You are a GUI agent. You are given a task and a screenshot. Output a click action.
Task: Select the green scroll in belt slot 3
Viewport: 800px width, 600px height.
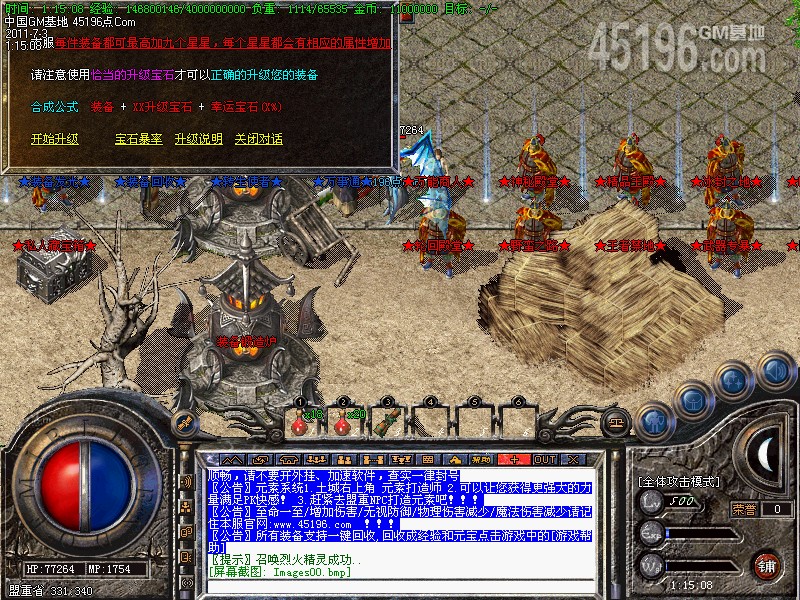coord(385,421)
